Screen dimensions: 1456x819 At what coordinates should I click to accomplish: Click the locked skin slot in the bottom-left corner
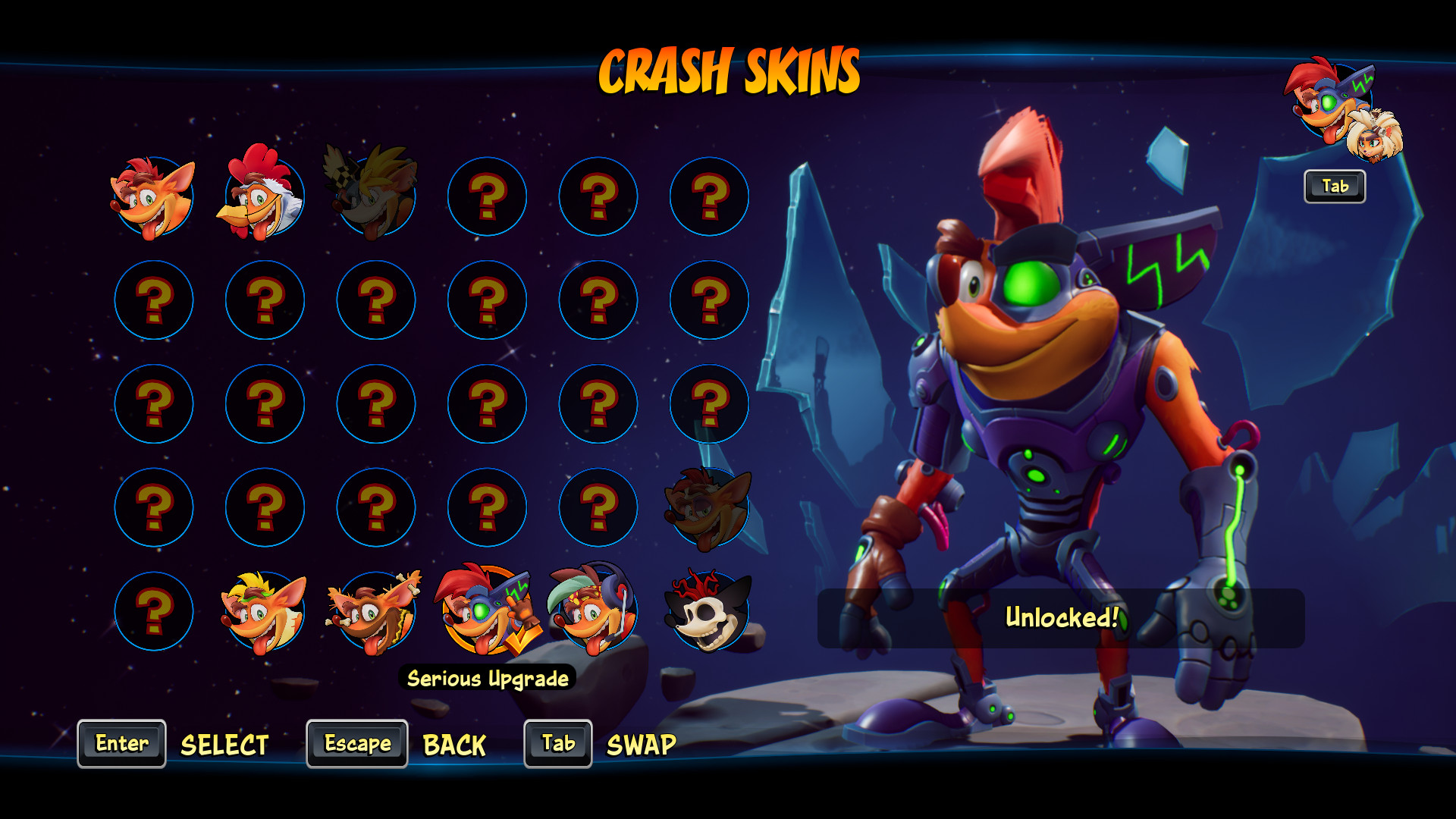pyautogui.click(x=154, y=612)
